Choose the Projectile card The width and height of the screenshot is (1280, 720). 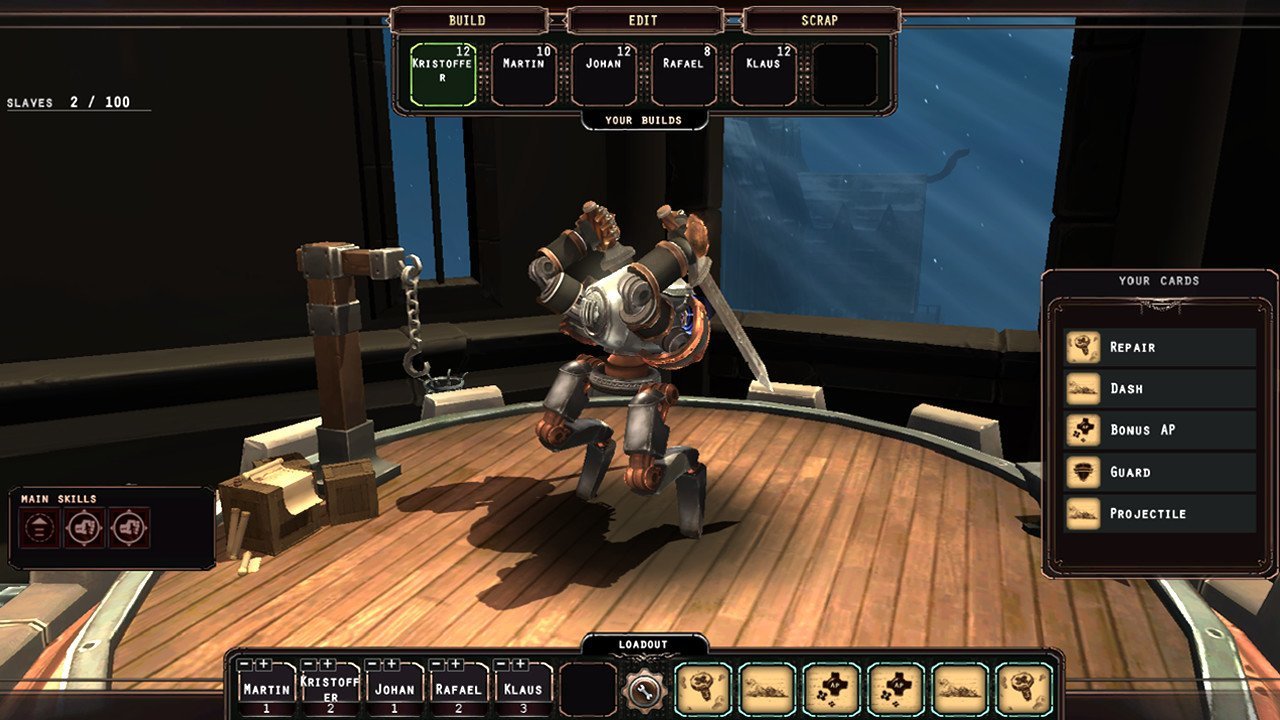click(x=1160, y=513)
